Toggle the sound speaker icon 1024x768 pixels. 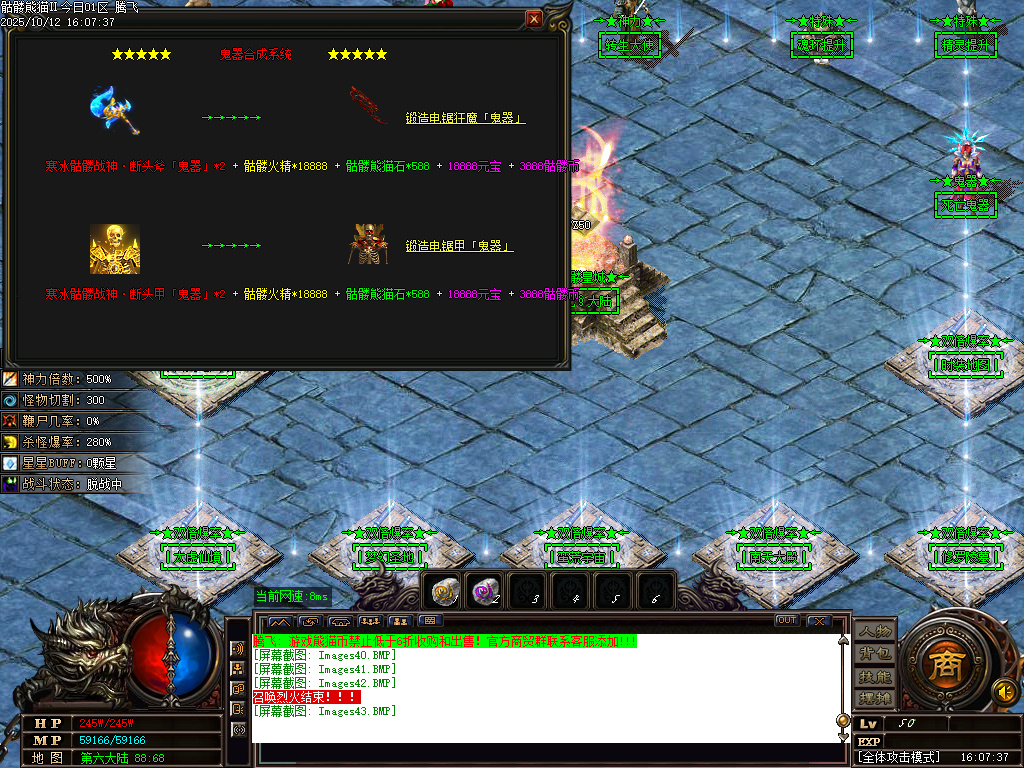(x=1002, y=690)
